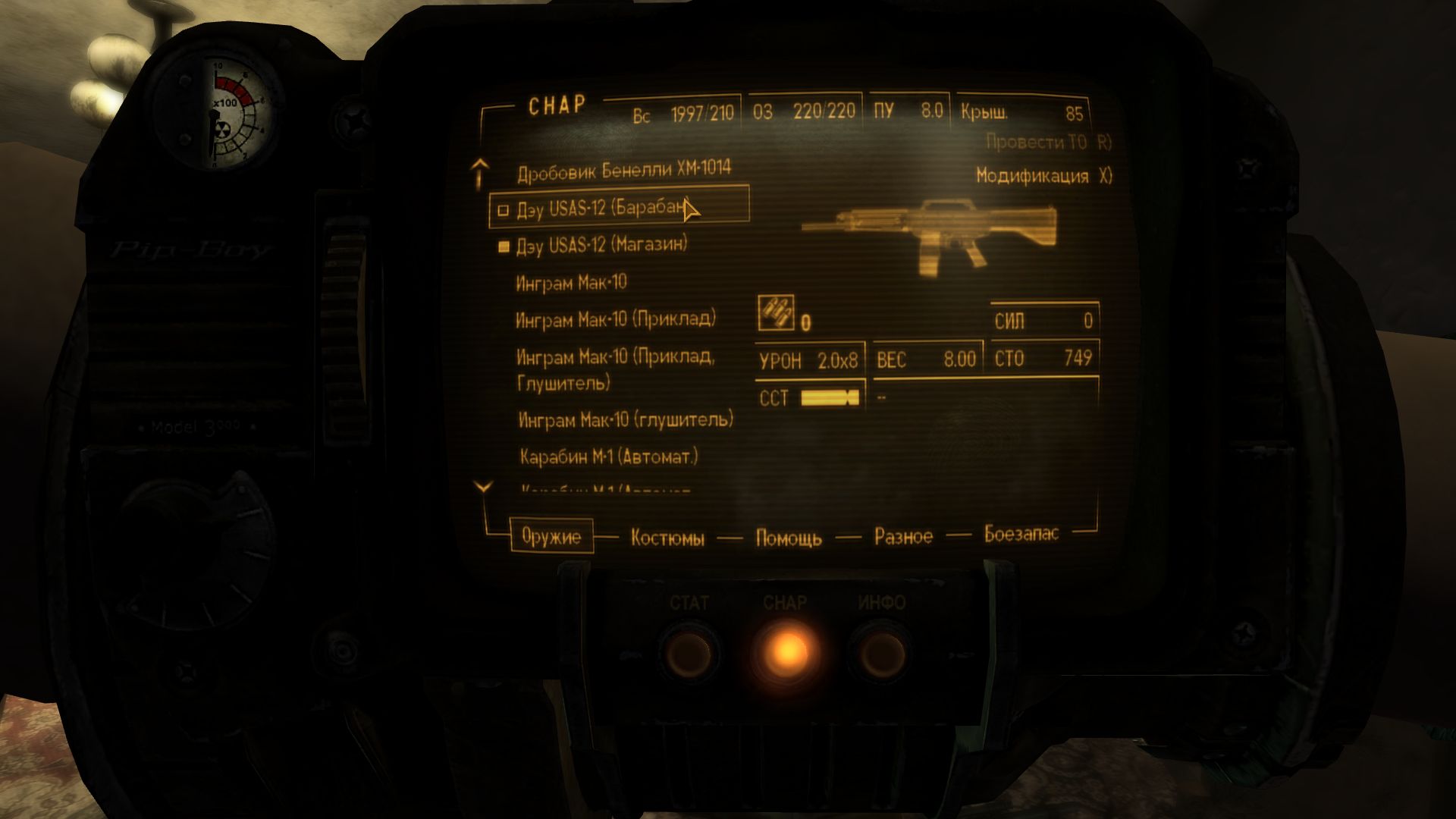The height and width of the screenshot is (819, 1456).
Task: Open the Помощь aid tab
Action: click(x=789, y=538)
